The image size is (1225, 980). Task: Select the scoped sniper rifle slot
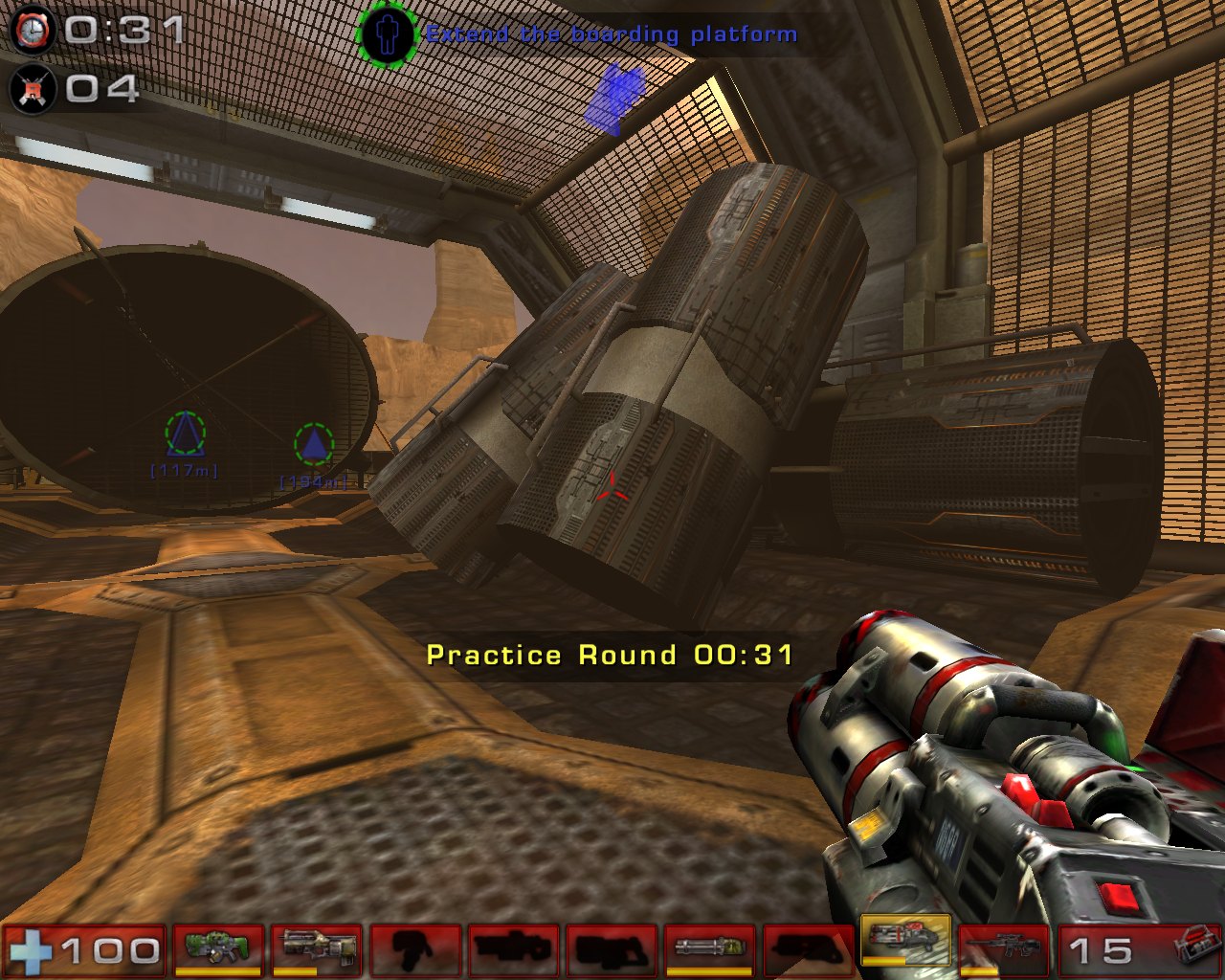1003,947
